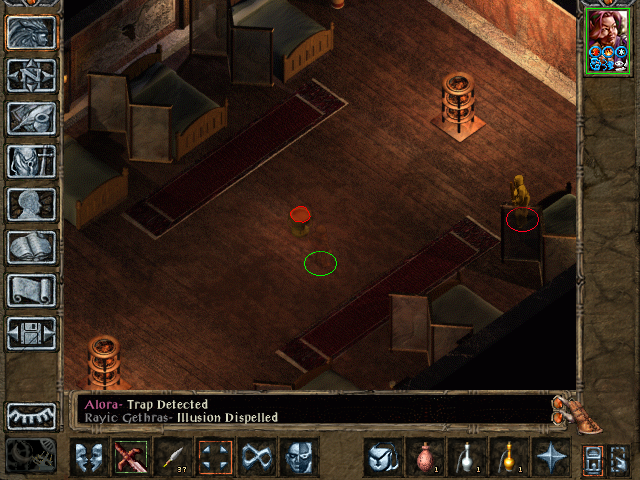Screen dimensions: 640x480
Task: Choose the Talk action with twin masks
Action: (x=90, y=458)
